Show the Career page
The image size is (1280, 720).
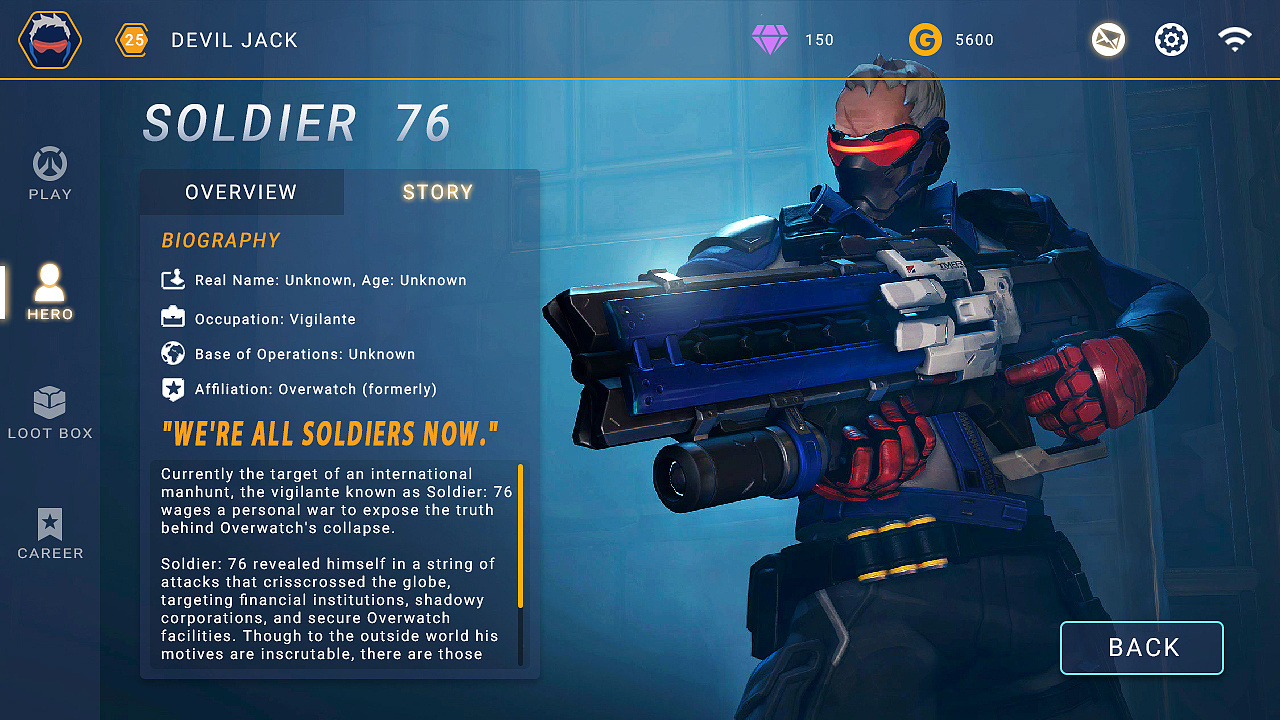(x=50, y=533)
